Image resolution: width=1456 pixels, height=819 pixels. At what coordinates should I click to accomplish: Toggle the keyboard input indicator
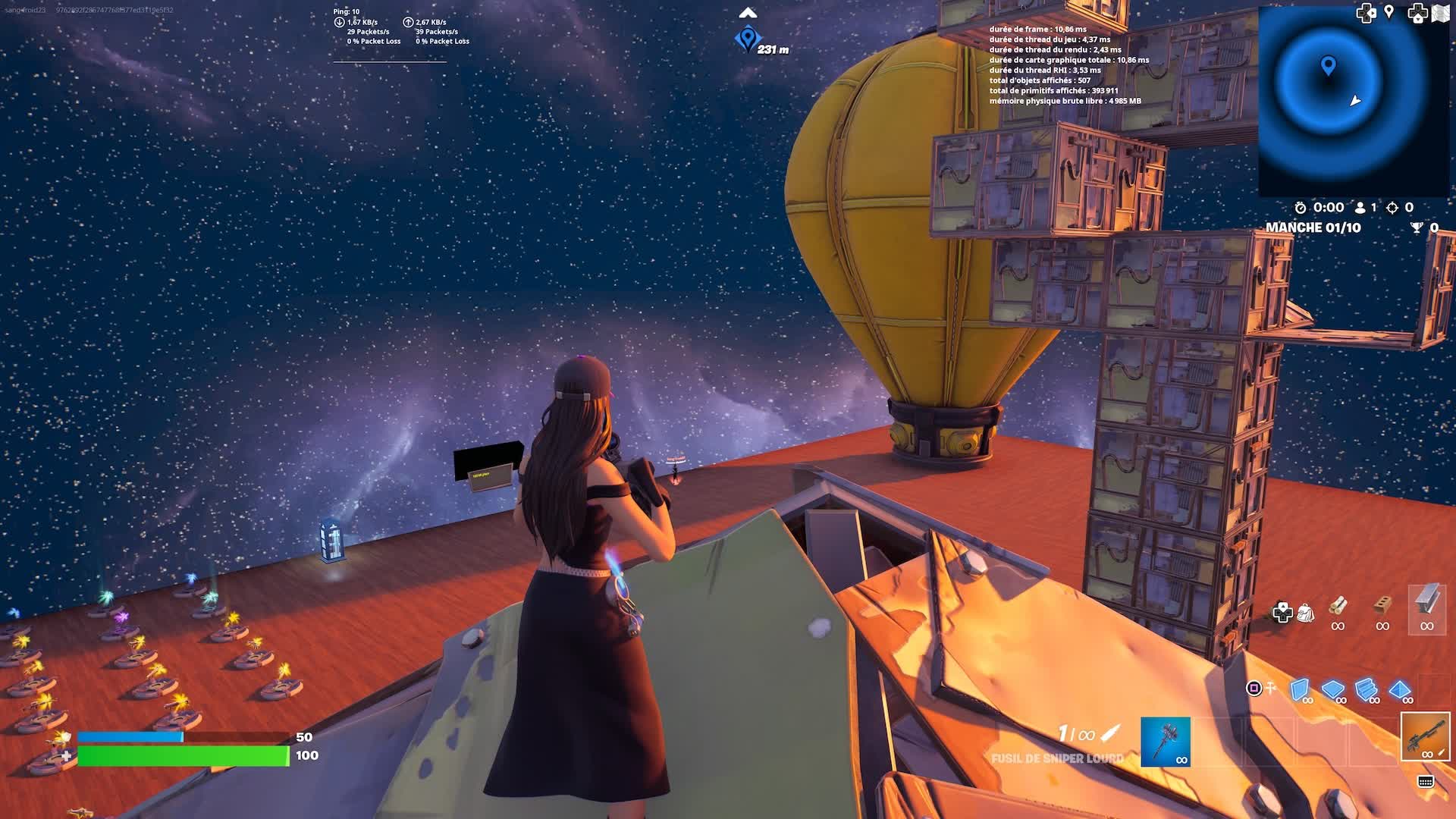point(1425,782)
